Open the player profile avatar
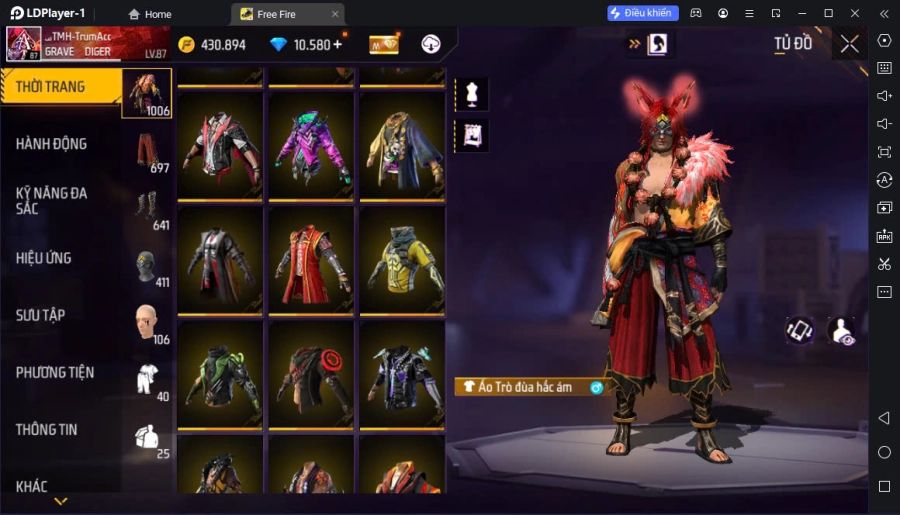This screenshot has width=900, height=515. tap(24, 44)
